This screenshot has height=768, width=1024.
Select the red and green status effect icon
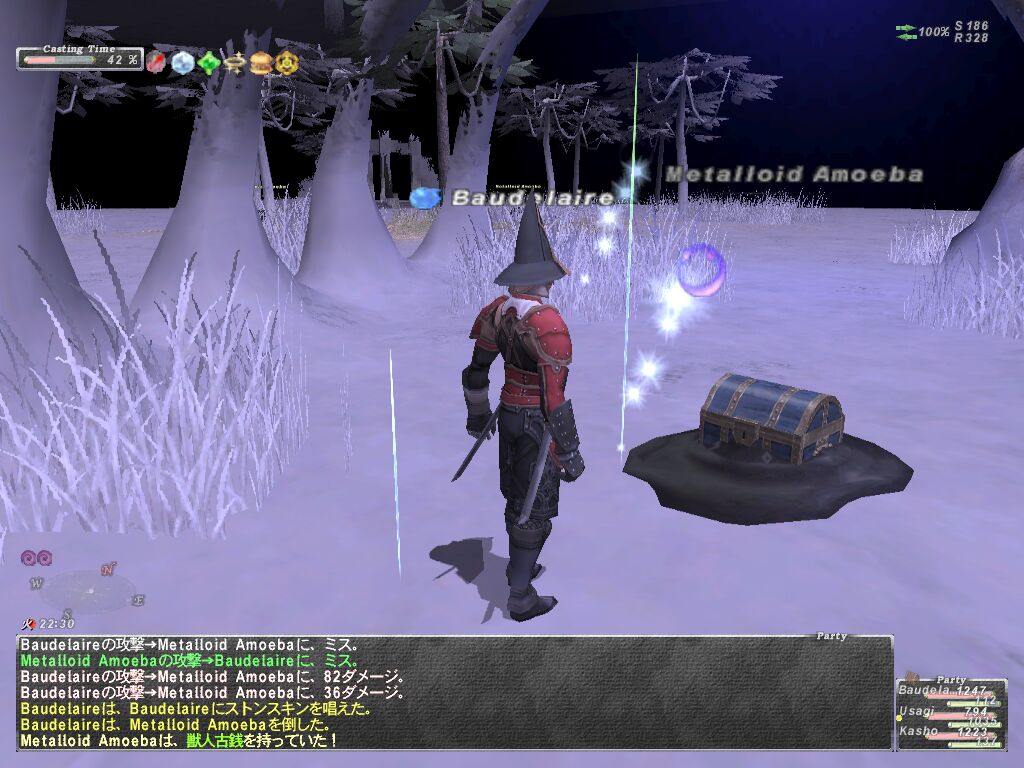(155, 63)
